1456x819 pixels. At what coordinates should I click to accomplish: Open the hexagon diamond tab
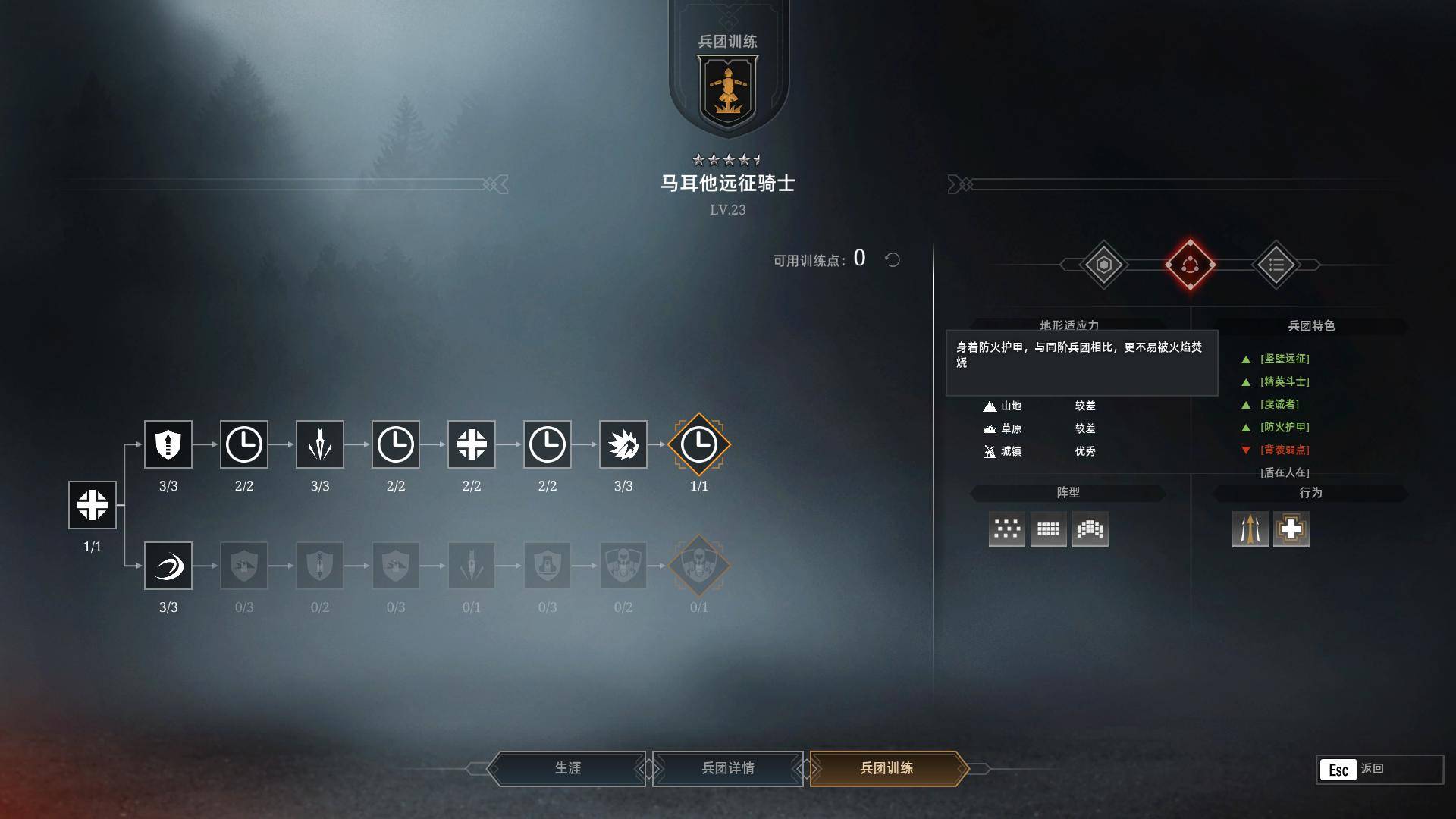(1103, 265)
